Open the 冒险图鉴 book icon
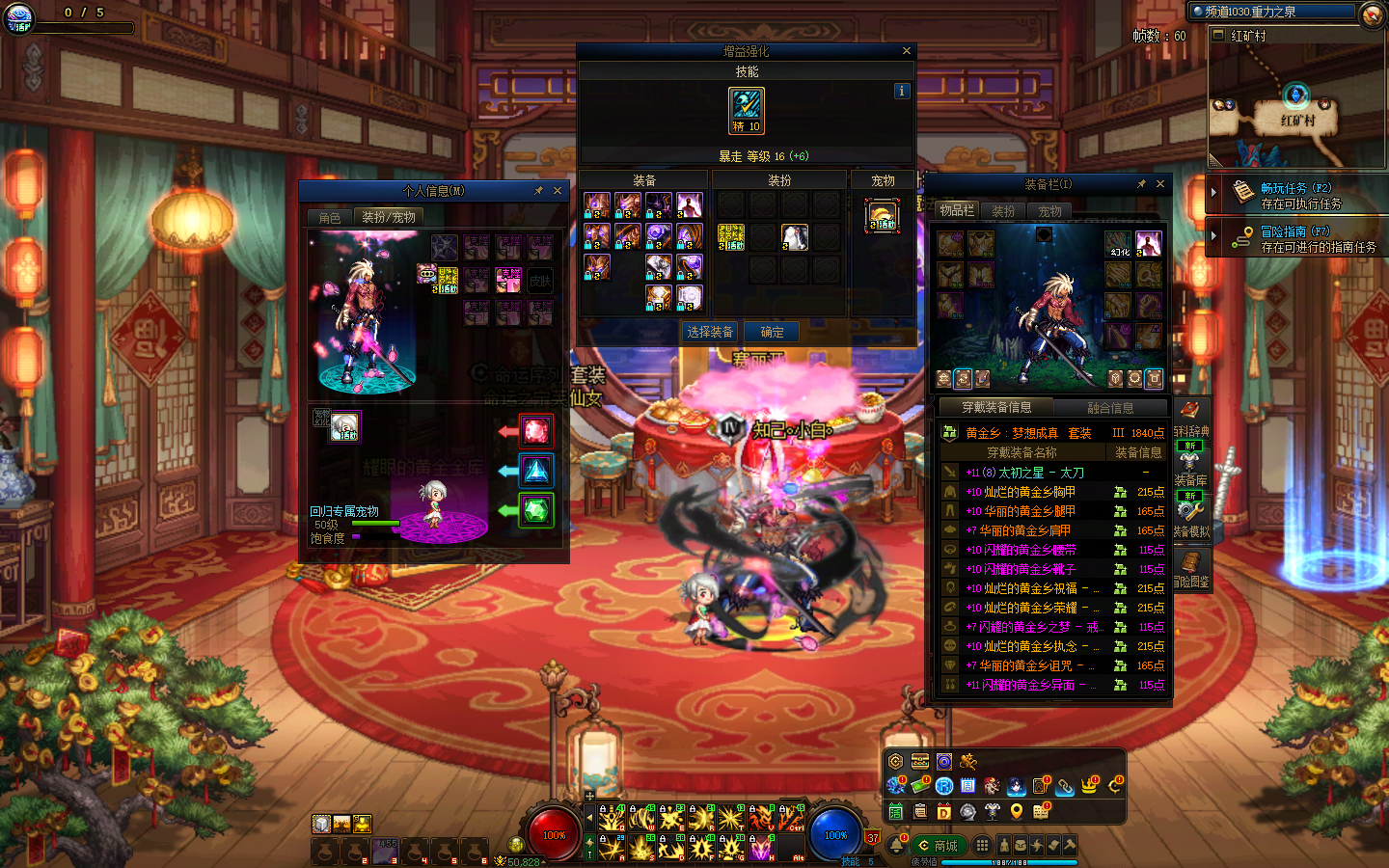Screen dimensions: 1389x868 point(1190,567)
